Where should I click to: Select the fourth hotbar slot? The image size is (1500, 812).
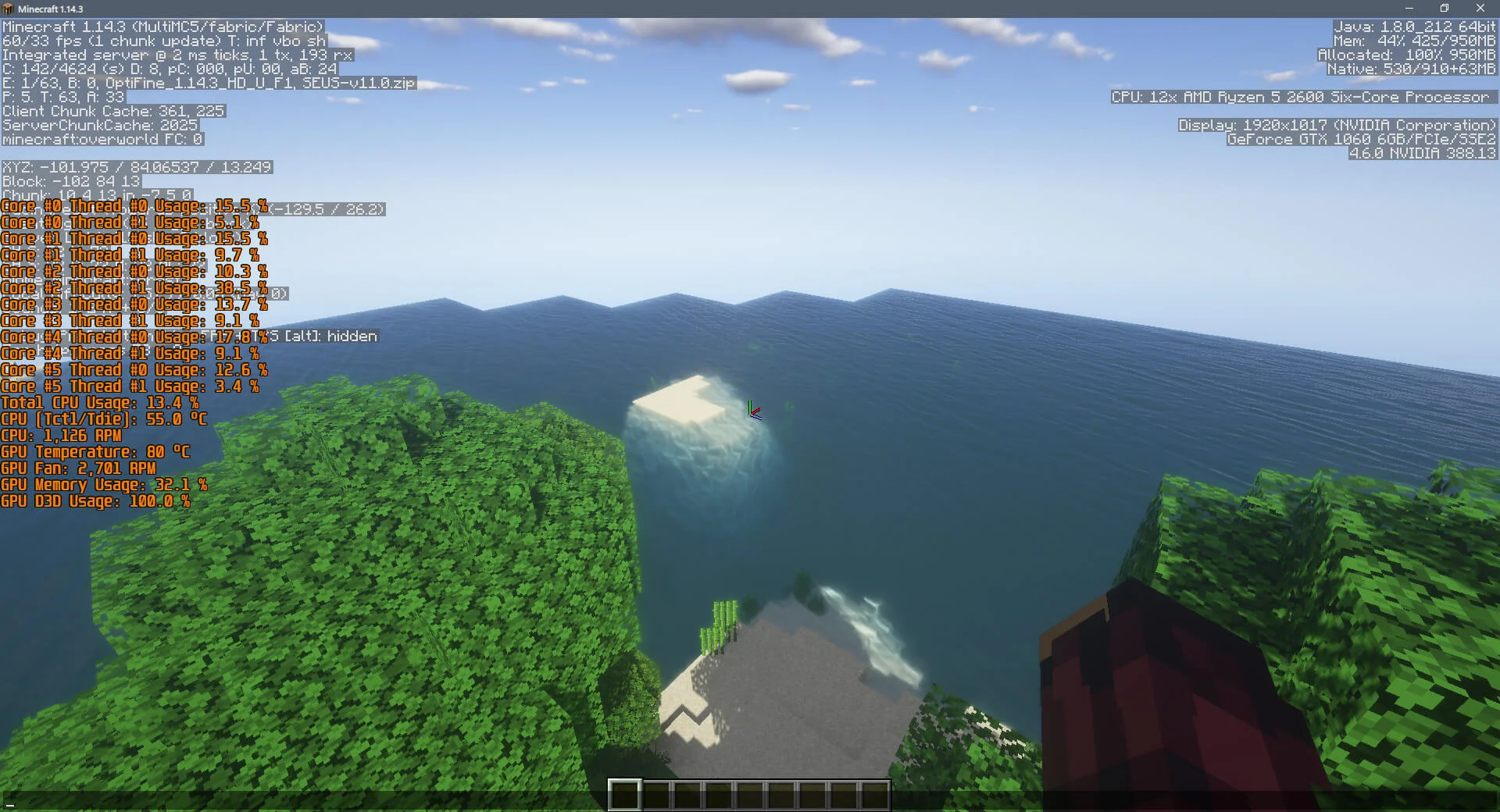point(719,793)
